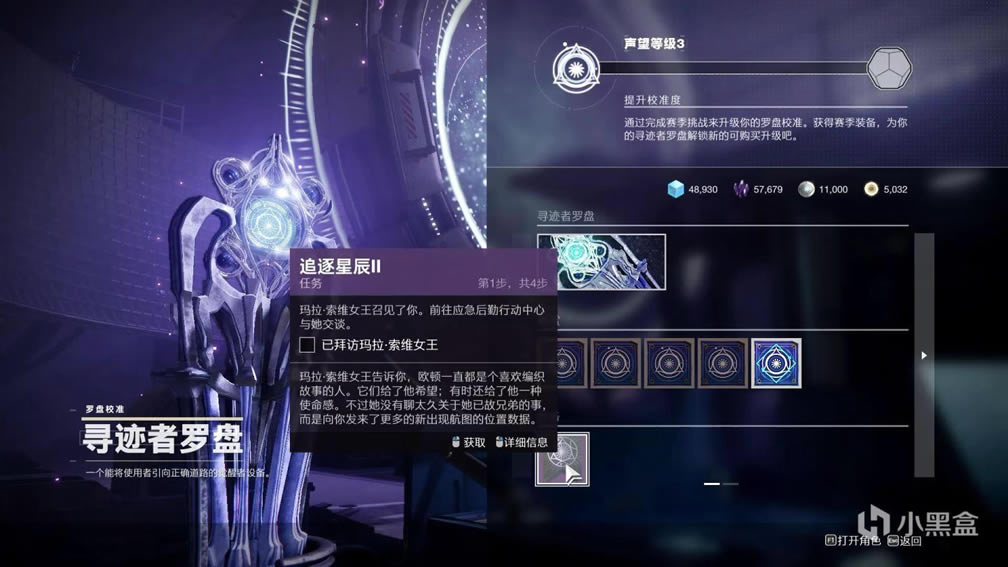This screenshot has height=567, width=1008.
Task: Inspect the engram reward at the reputation bar's end
Action: [884, 68]
